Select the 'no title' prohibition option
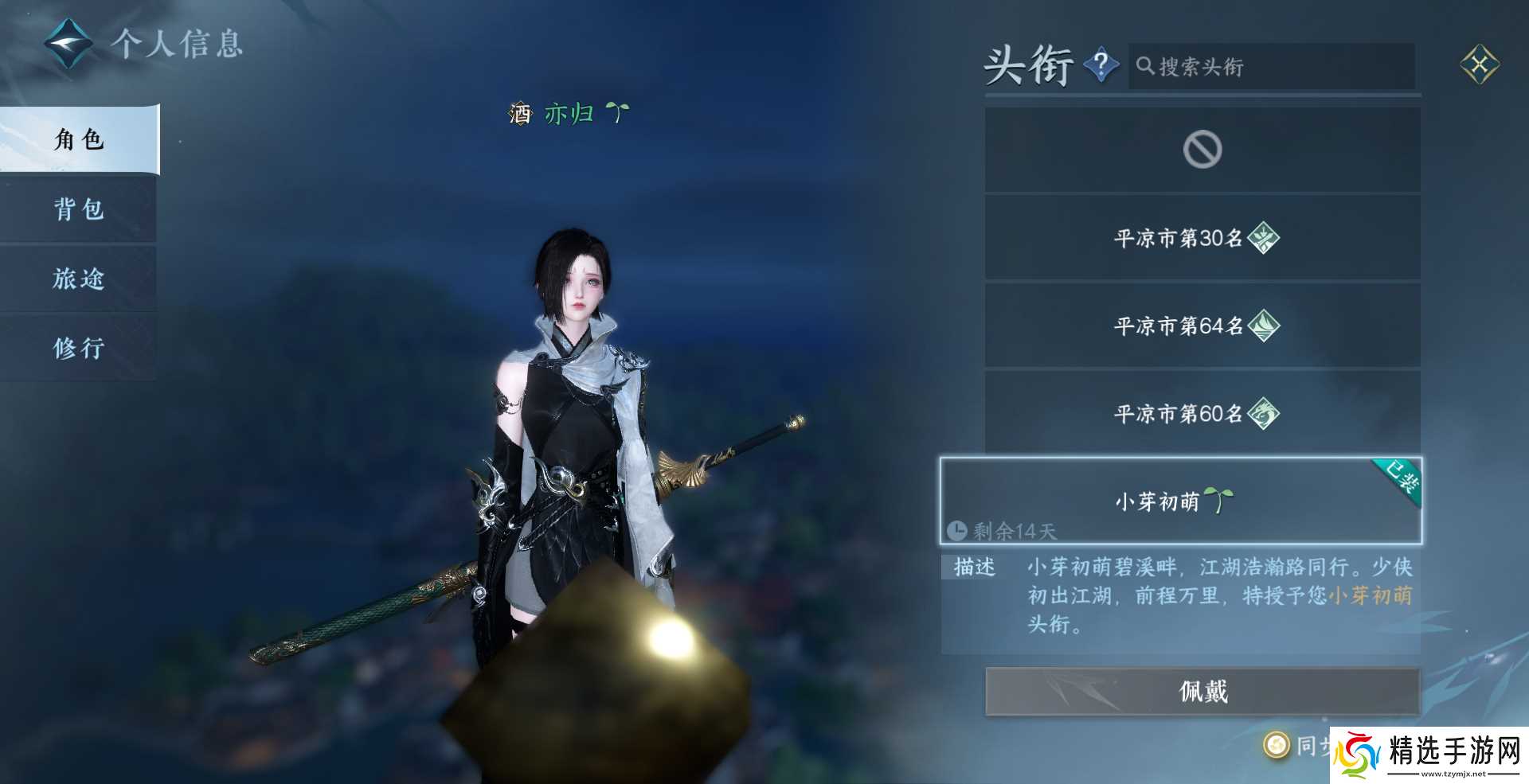 pyautogui.click(x=1202, y=148)
